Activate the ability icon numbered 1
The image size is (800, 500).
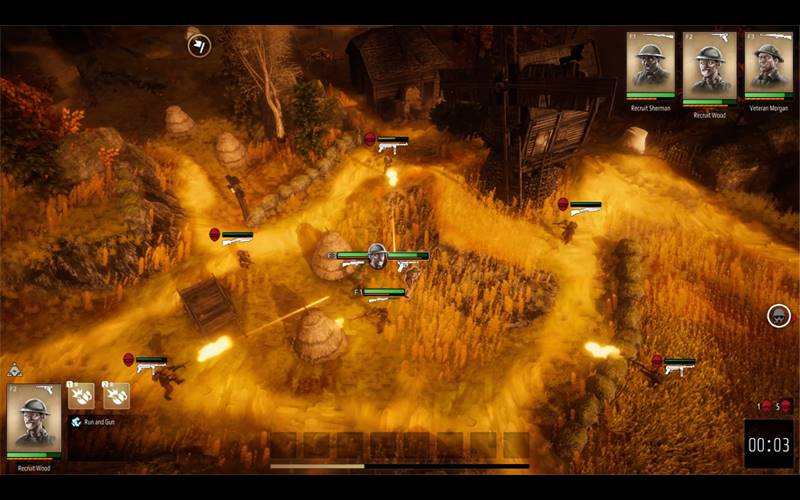[81, 396]
